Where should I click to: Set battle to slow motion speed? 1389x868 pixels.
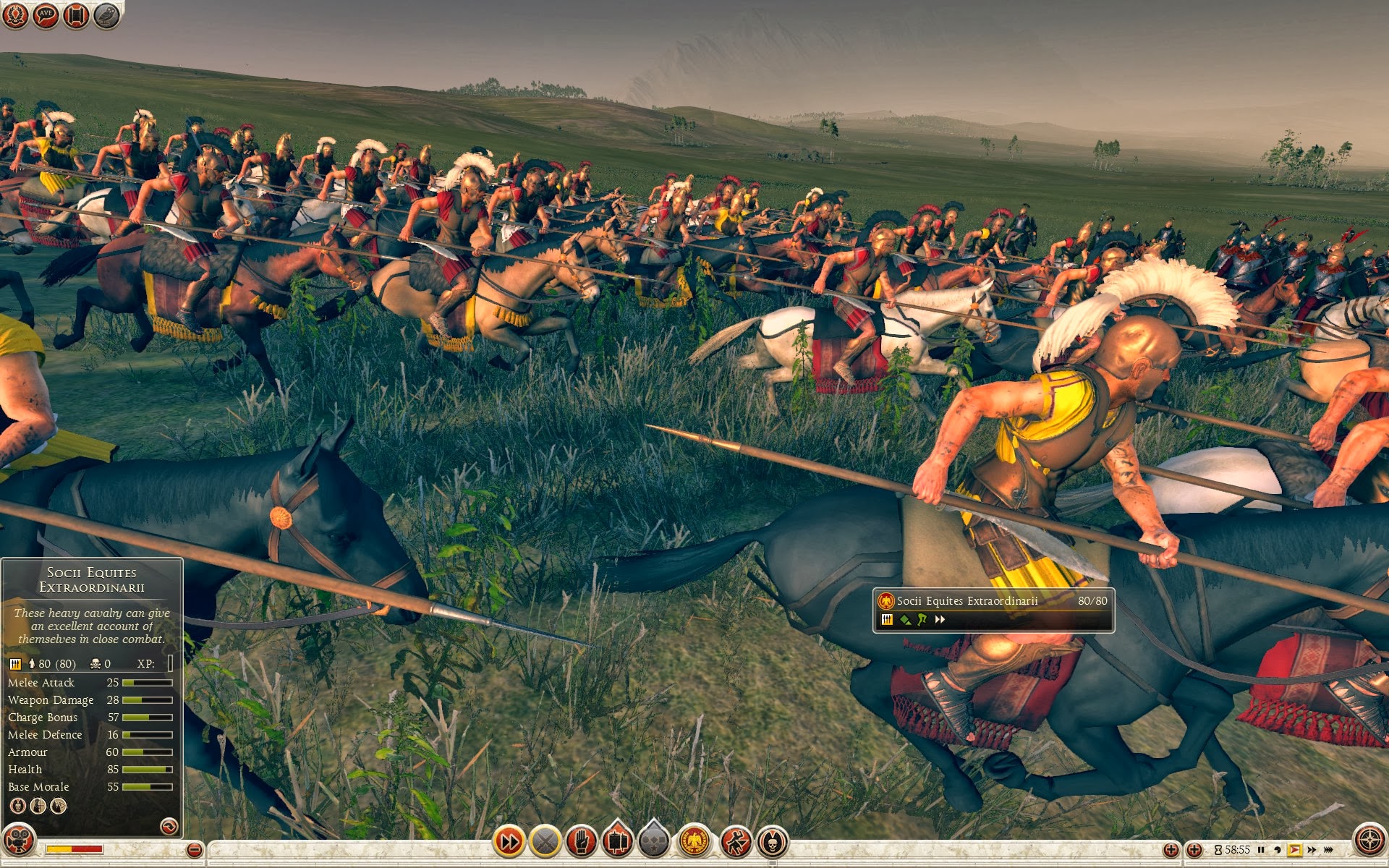pyautogui.click(x=1278, y=850)
